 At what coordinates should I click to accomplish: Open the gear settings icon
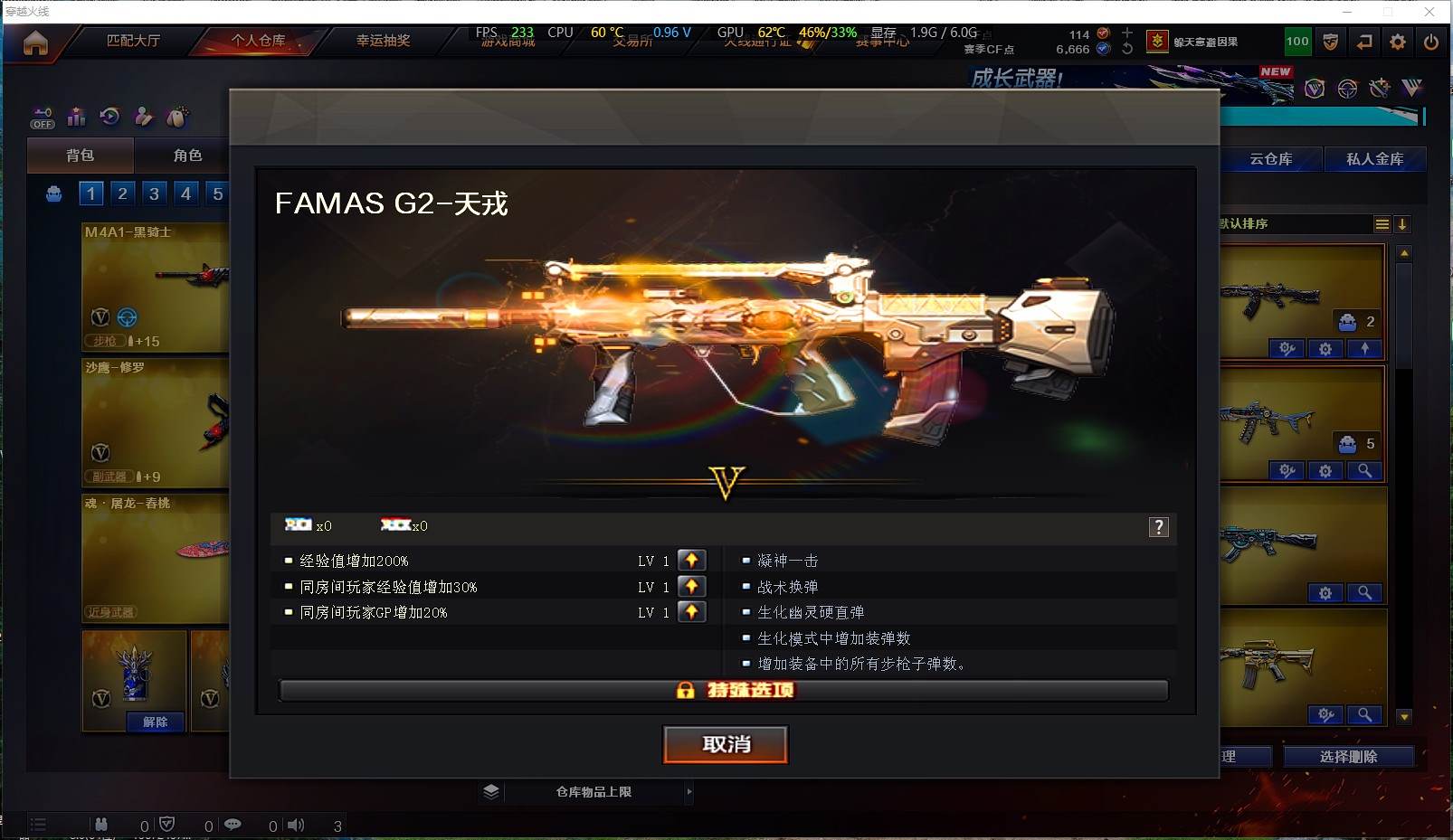[x=1398, y=42]
